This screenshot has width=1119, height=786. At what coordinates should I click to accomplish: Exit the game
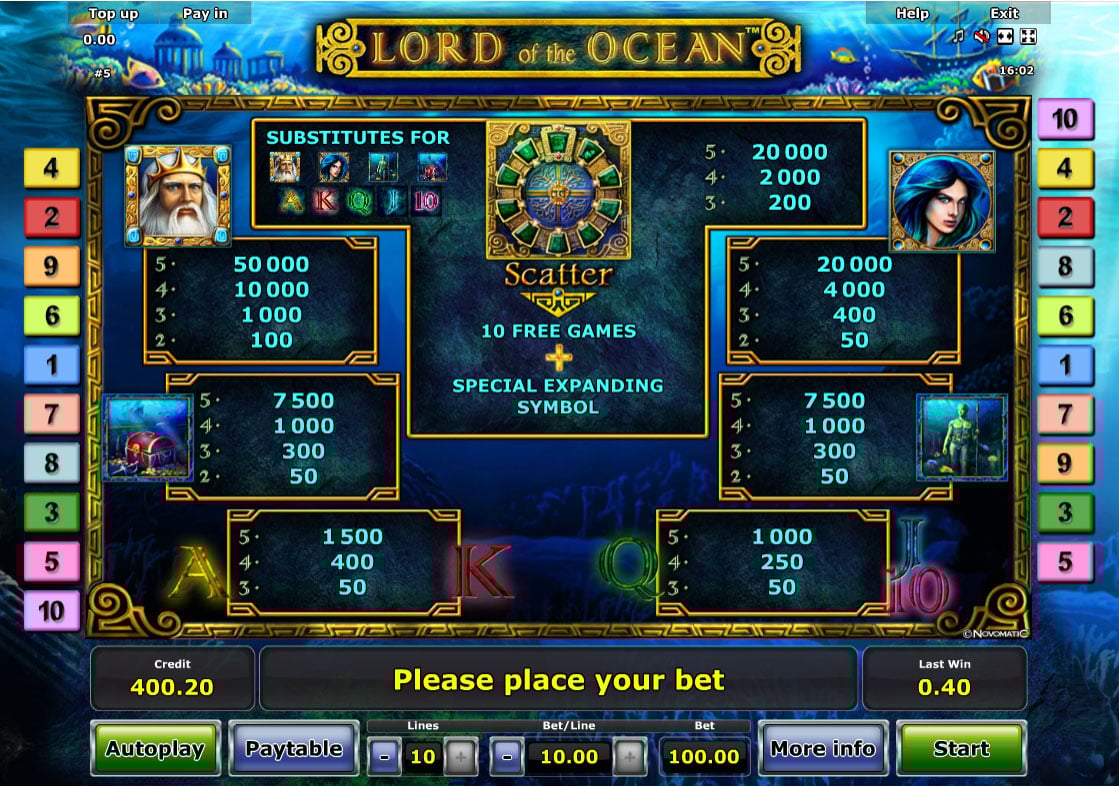pyautogui.click(x=1004, y=13)
